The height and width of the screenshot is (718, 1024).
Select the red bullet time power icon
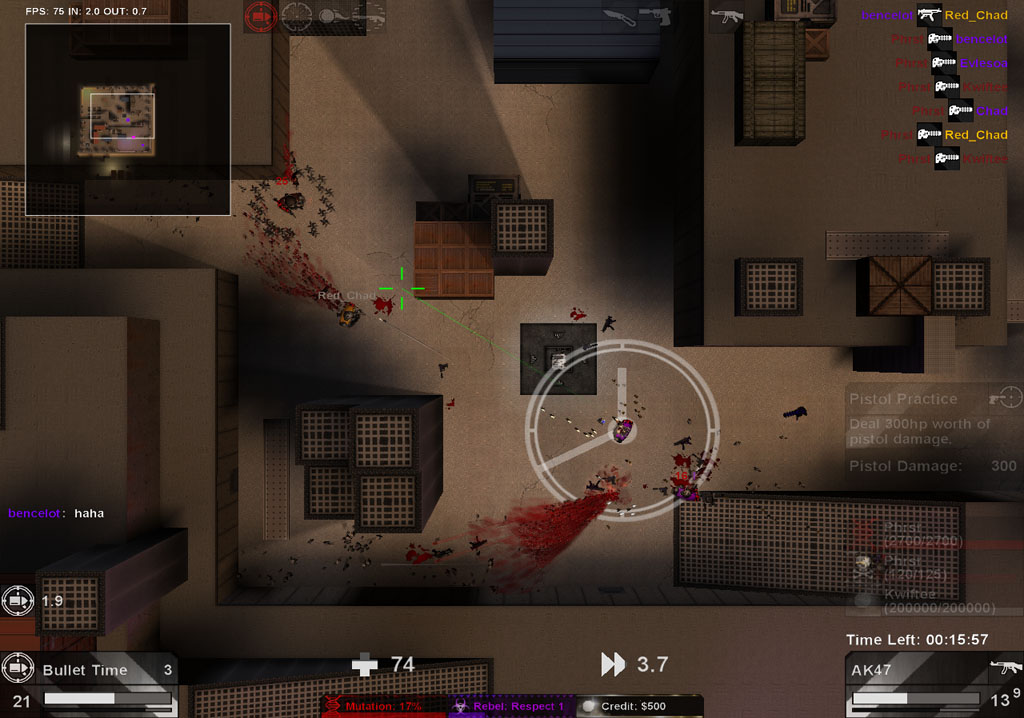click(x=260, y=16)
